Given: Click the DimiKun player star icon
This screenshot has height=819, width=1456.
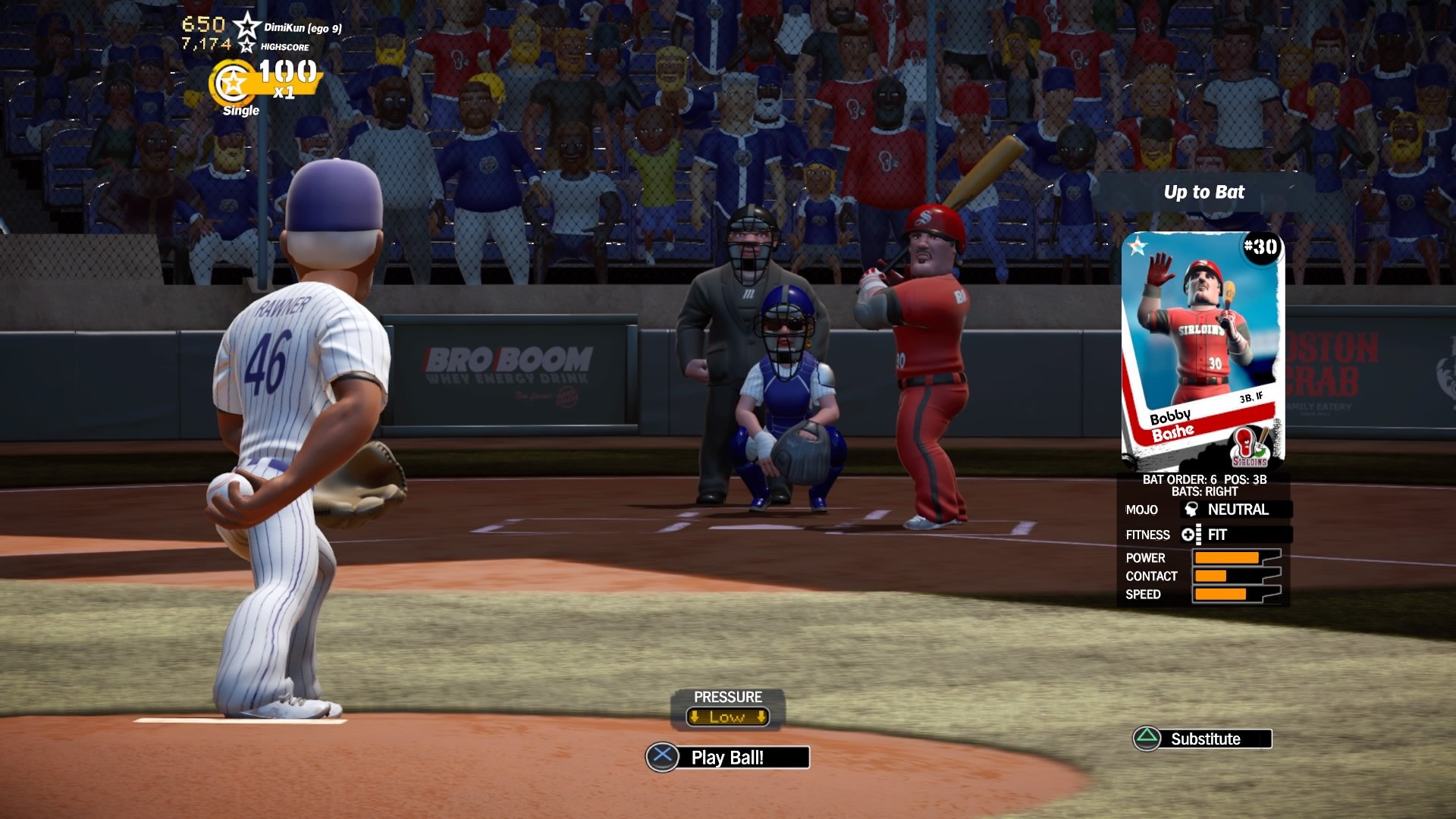Looking at the screenshot, I should [248, 25].
